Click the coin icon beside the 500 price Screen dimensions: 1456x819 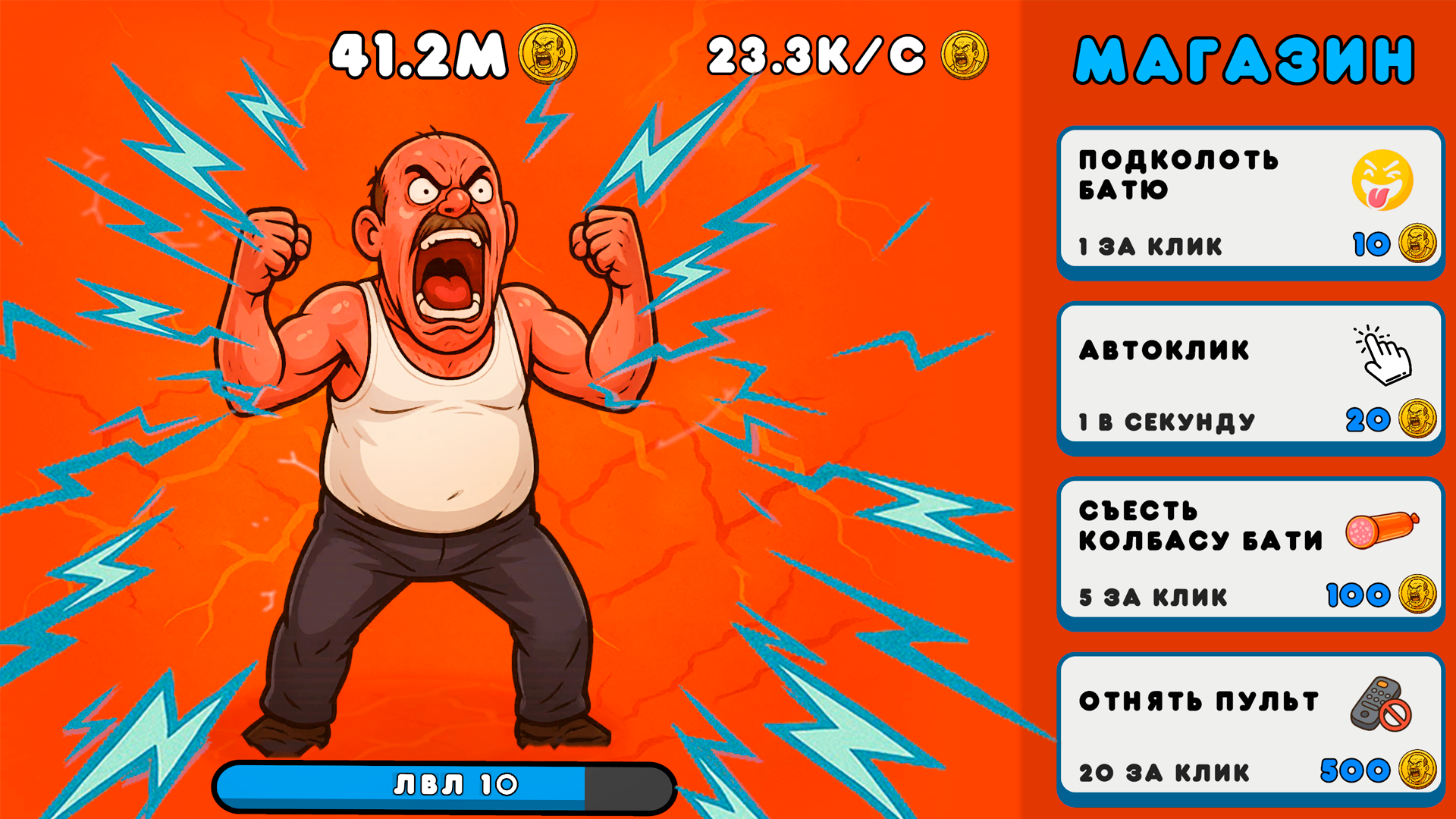(x=1421, y=771)
